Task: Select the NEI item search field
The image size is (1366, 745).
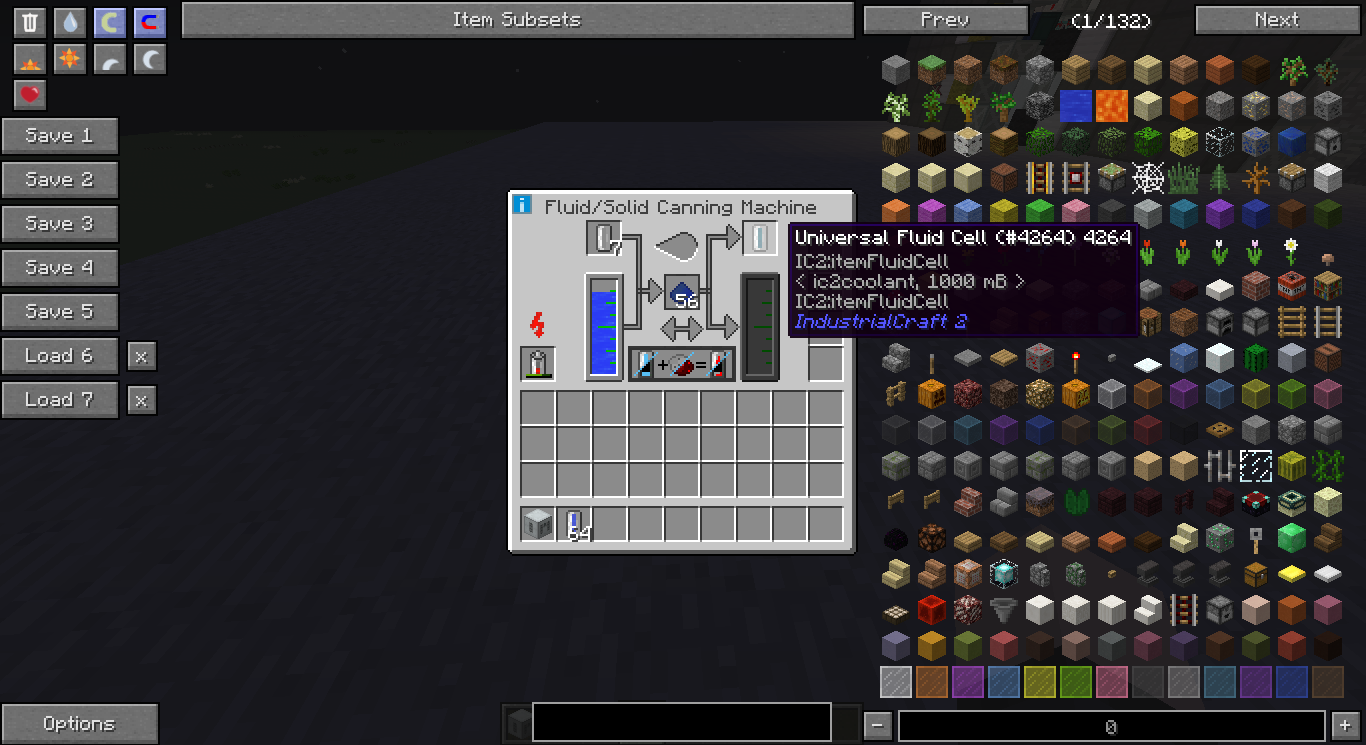Action: pyautogui.click(x=682, y=722)
